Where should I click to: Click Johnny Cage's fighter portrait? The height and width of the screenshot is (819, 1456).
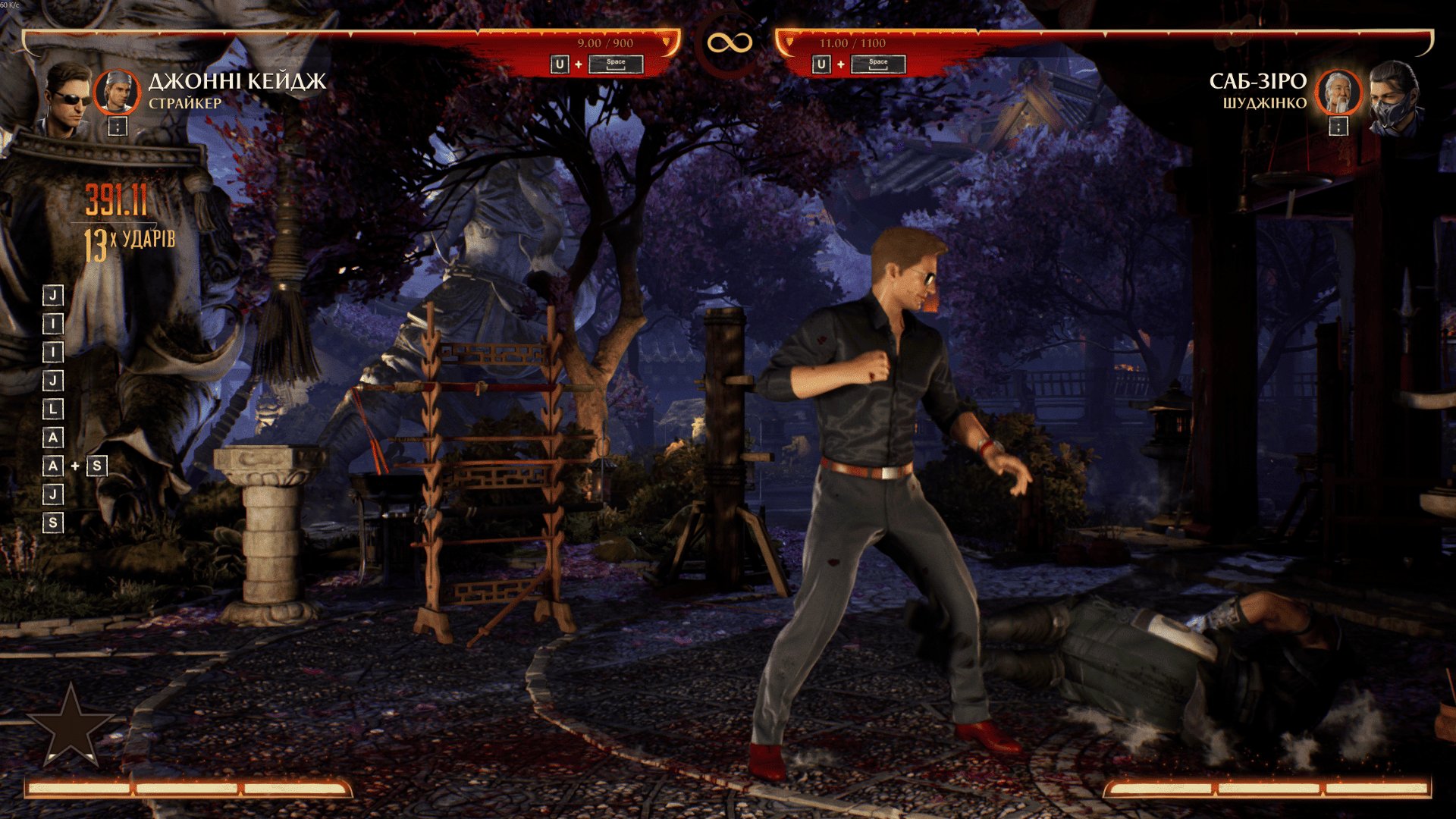(x=66, y=99)
